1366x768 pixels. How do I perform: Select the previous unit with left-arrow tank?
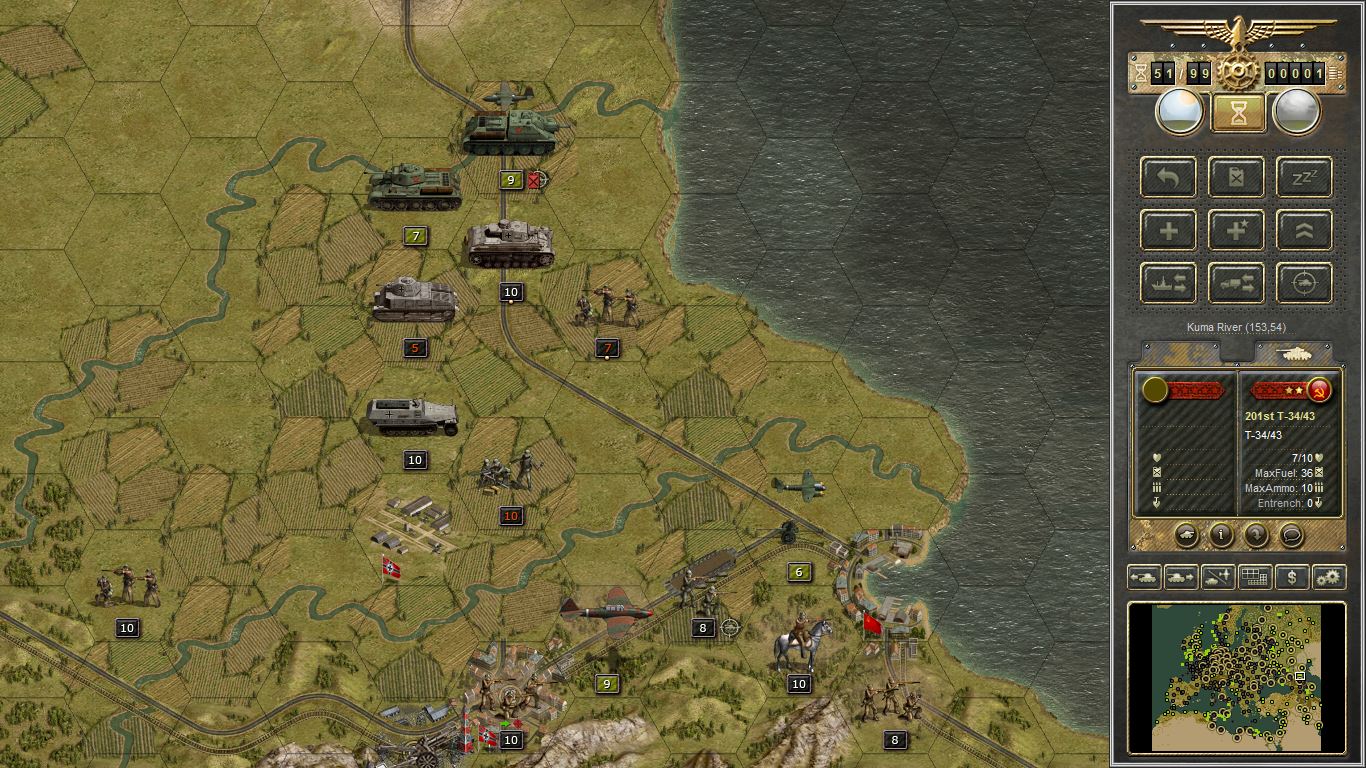pos(1144,577)
